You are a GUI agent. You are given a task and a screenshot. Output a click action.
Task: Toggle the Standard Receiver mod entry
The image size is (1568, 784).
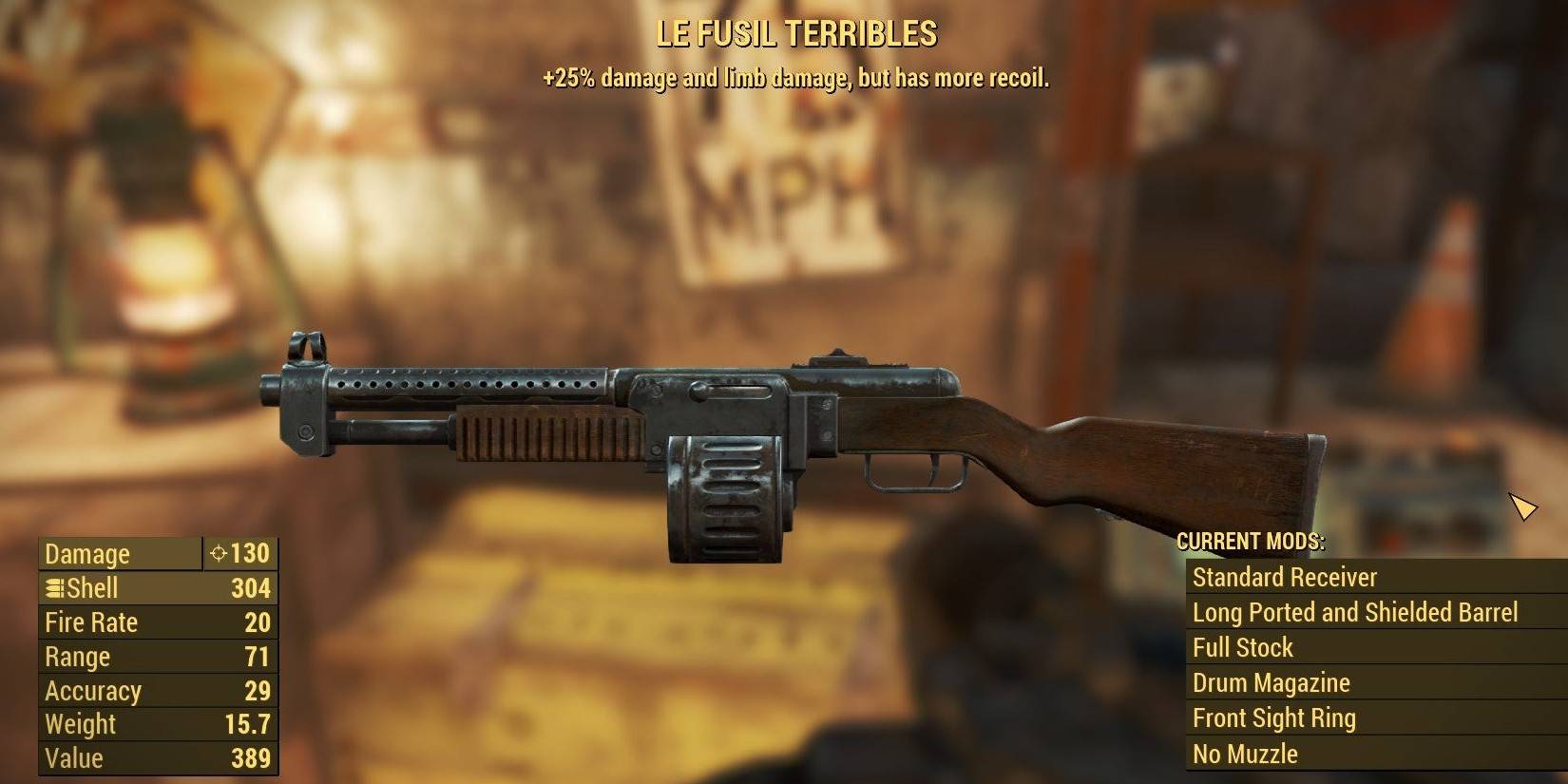coord(1285,577)
